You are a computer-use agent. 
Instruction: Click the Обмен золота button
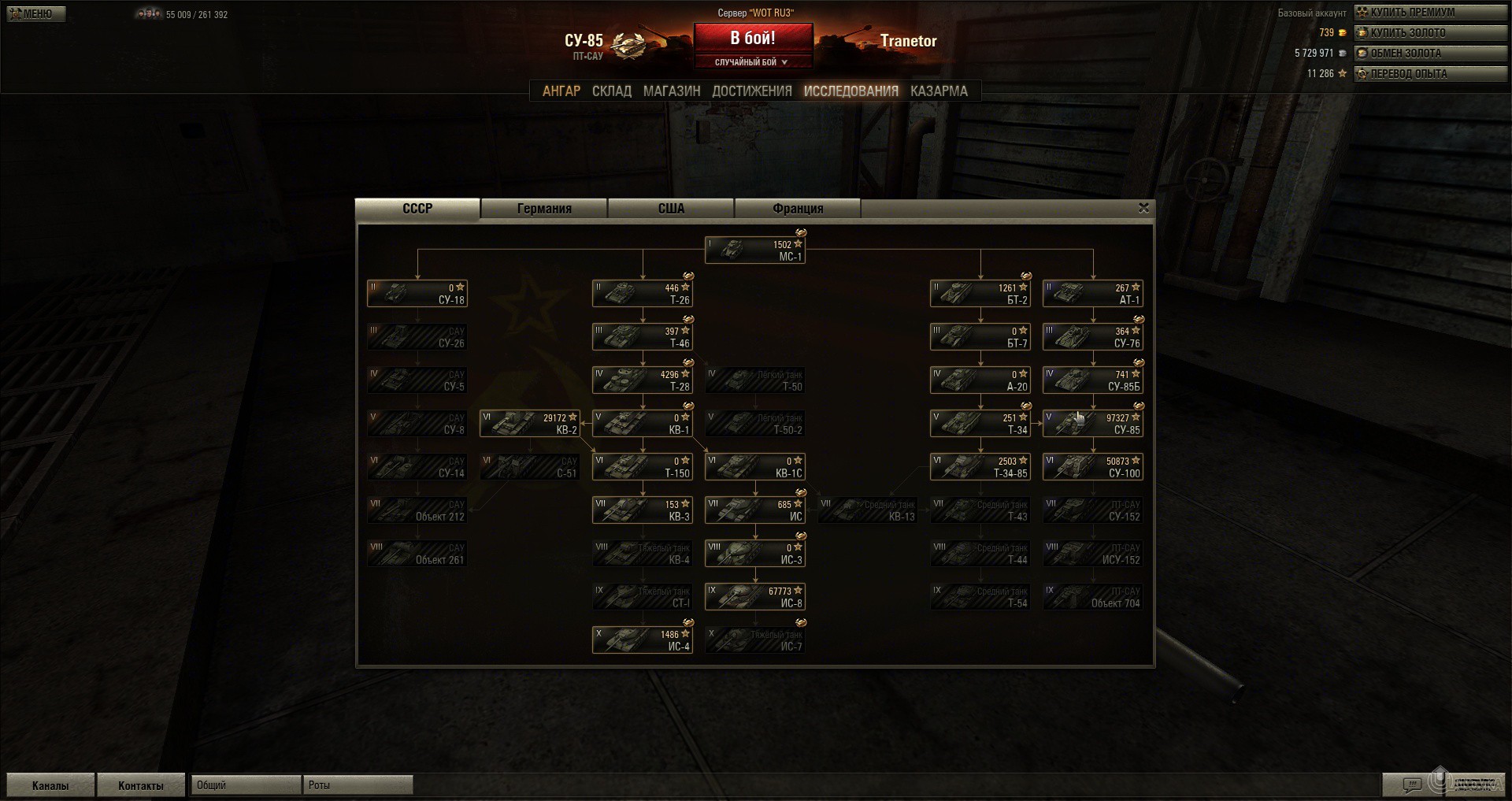[x=1430, y=53]
